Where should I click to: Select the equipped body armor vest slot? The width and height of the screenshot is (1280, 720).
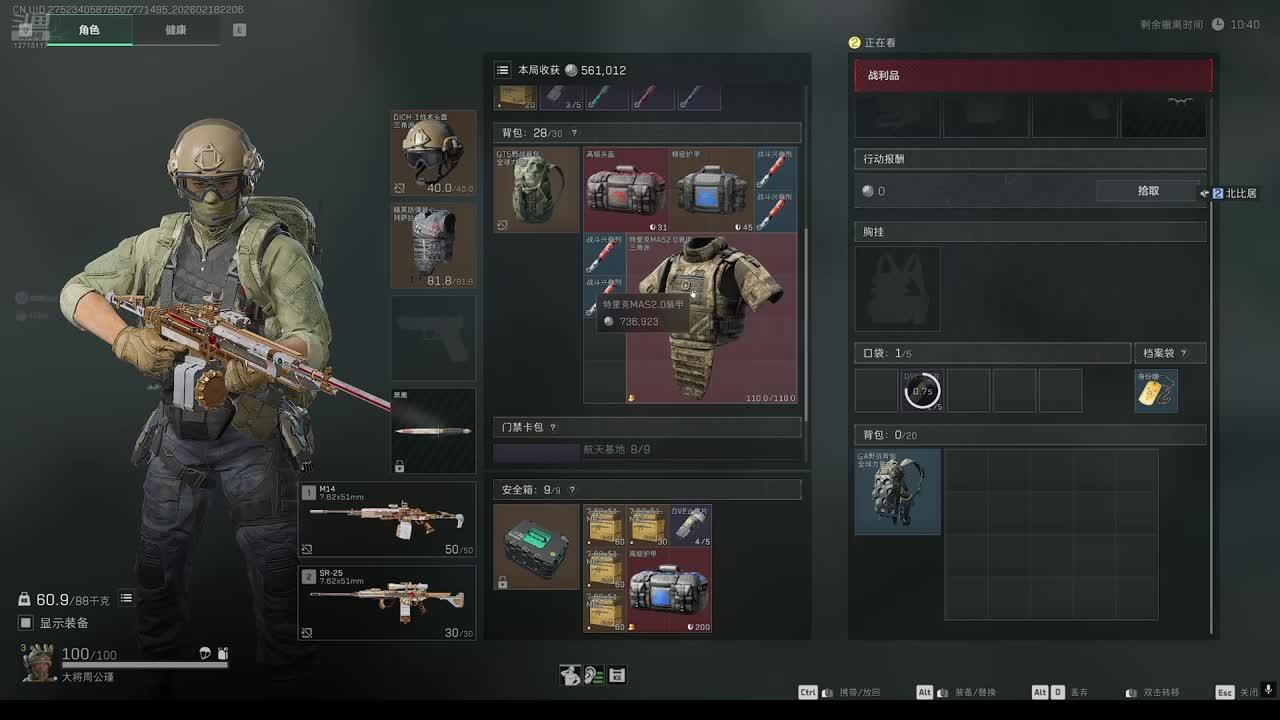tap(433, 246)
